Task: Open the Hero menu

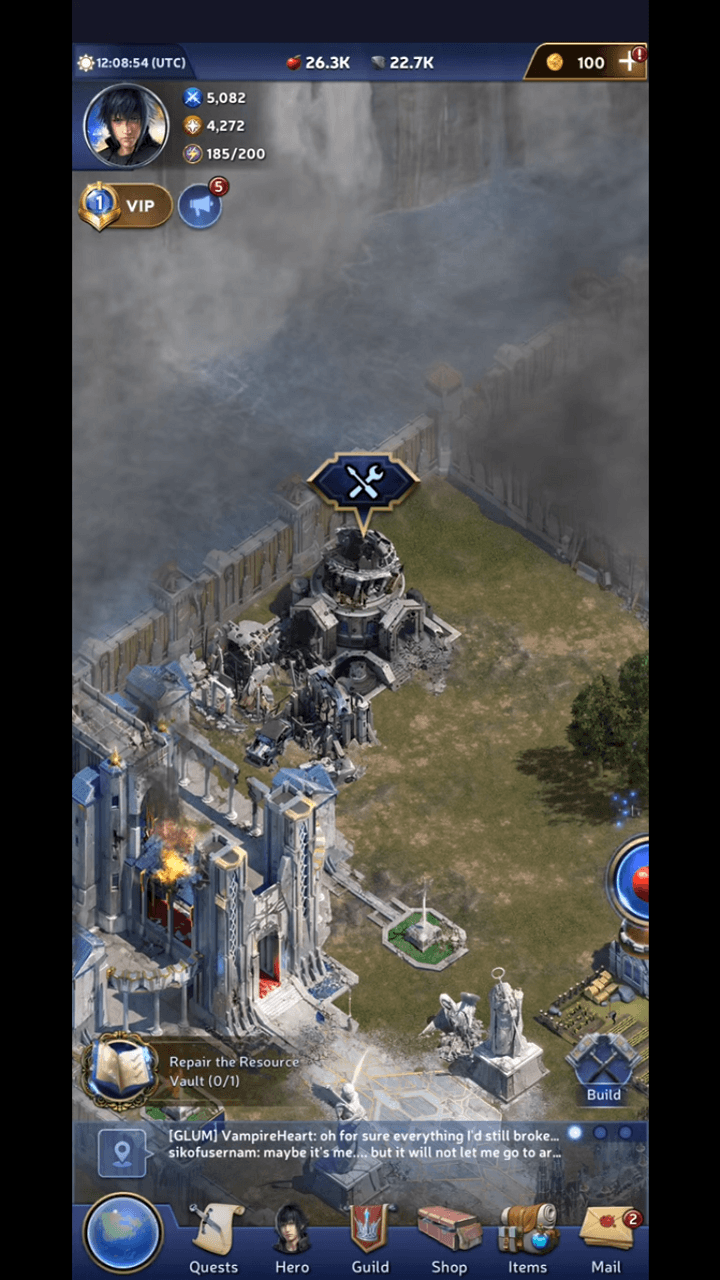Action: 292,1240
